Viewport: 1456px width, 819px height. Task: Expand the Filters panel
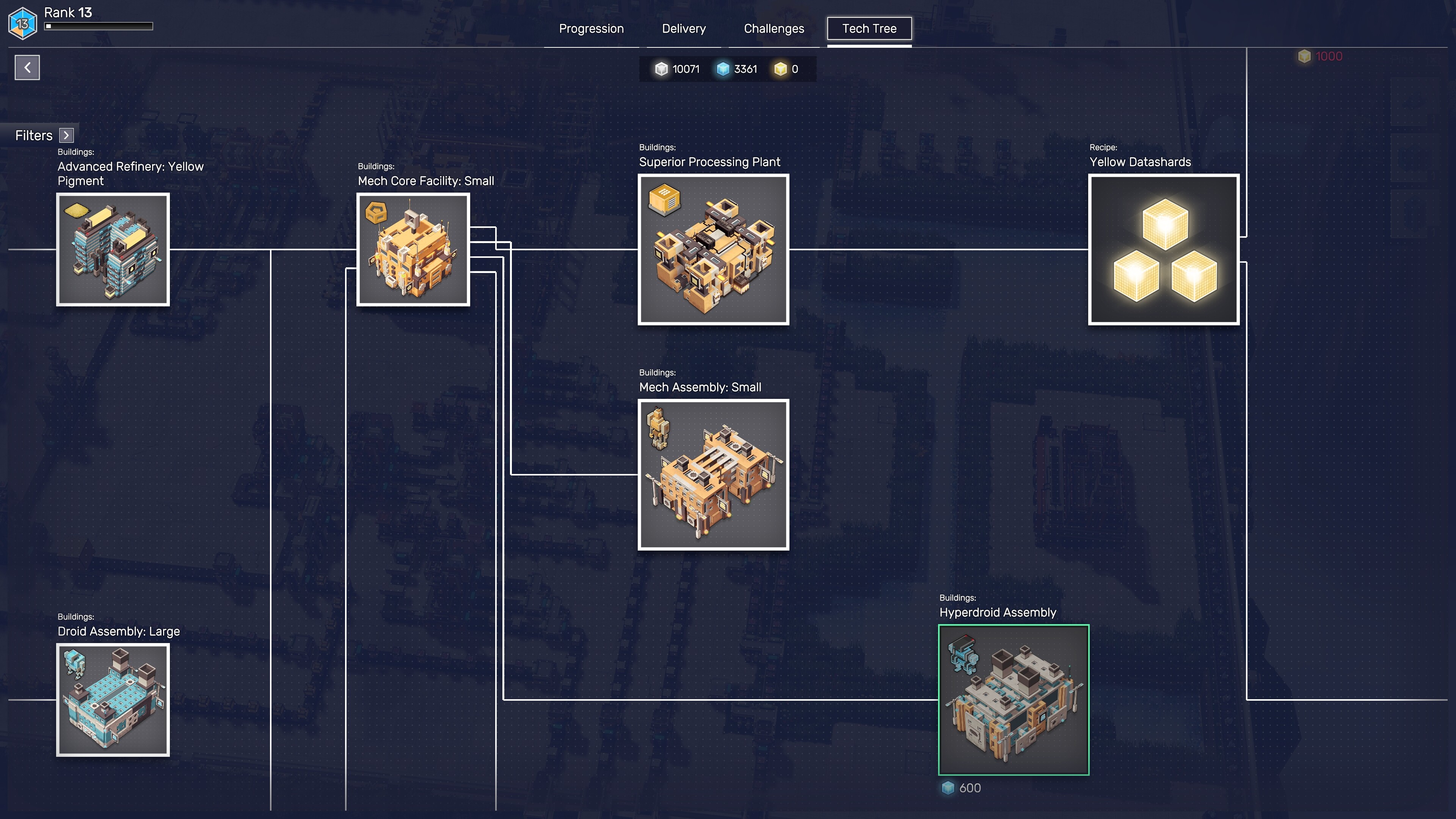pos(67,135)
